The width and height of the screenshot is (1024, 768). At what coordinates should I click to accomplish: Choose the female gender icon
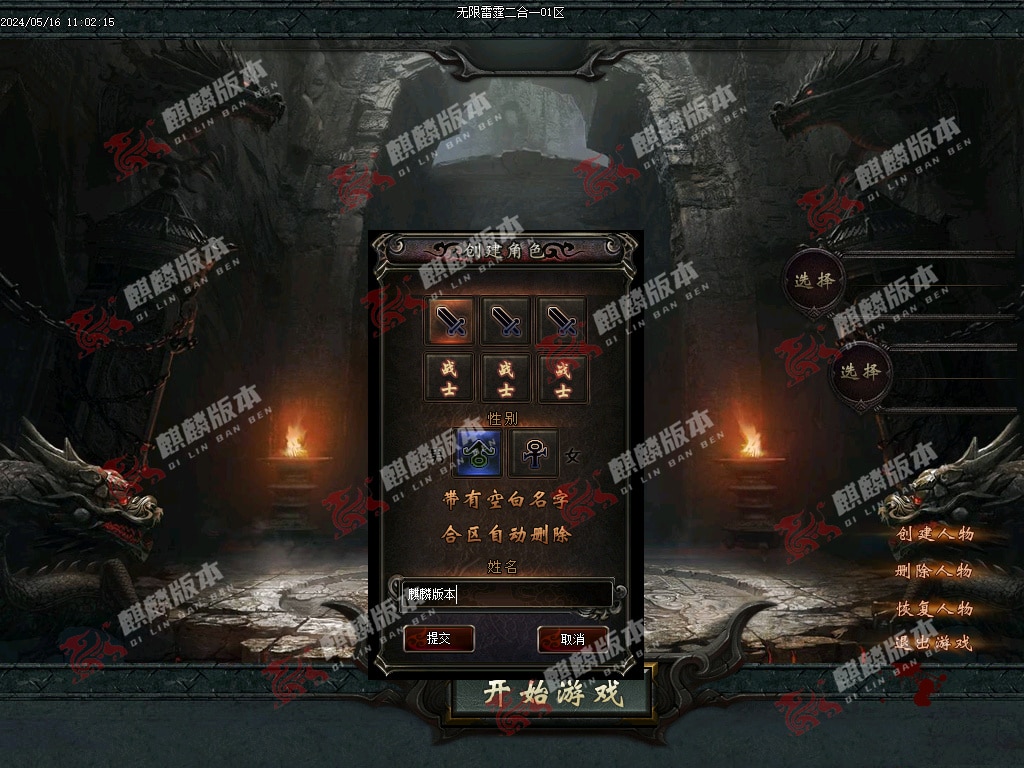[534, 453]
